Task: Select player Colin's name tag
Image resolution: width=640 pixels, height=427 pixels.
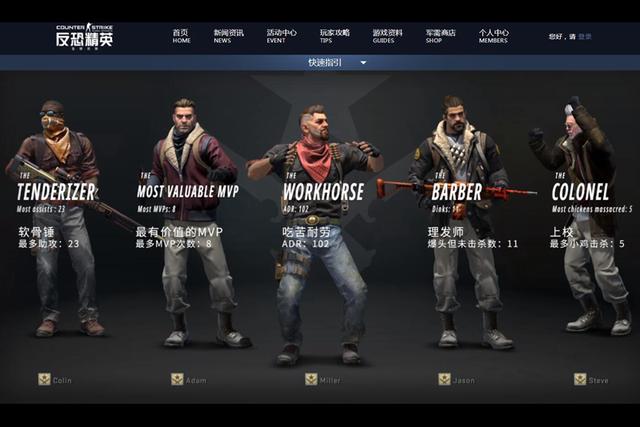Action: click(56, 379)
